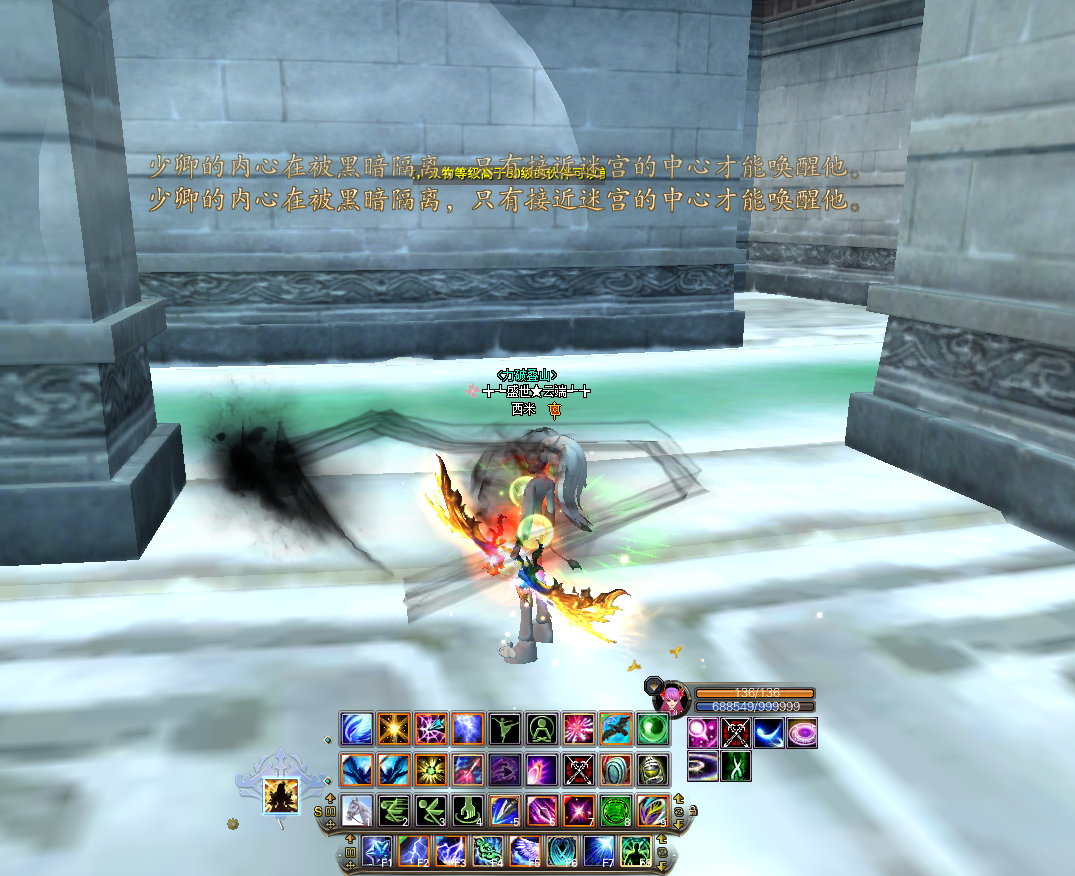Use the white horse mount in slot 1
Screen dimensions: 1075x876
(x=356, y=809)
